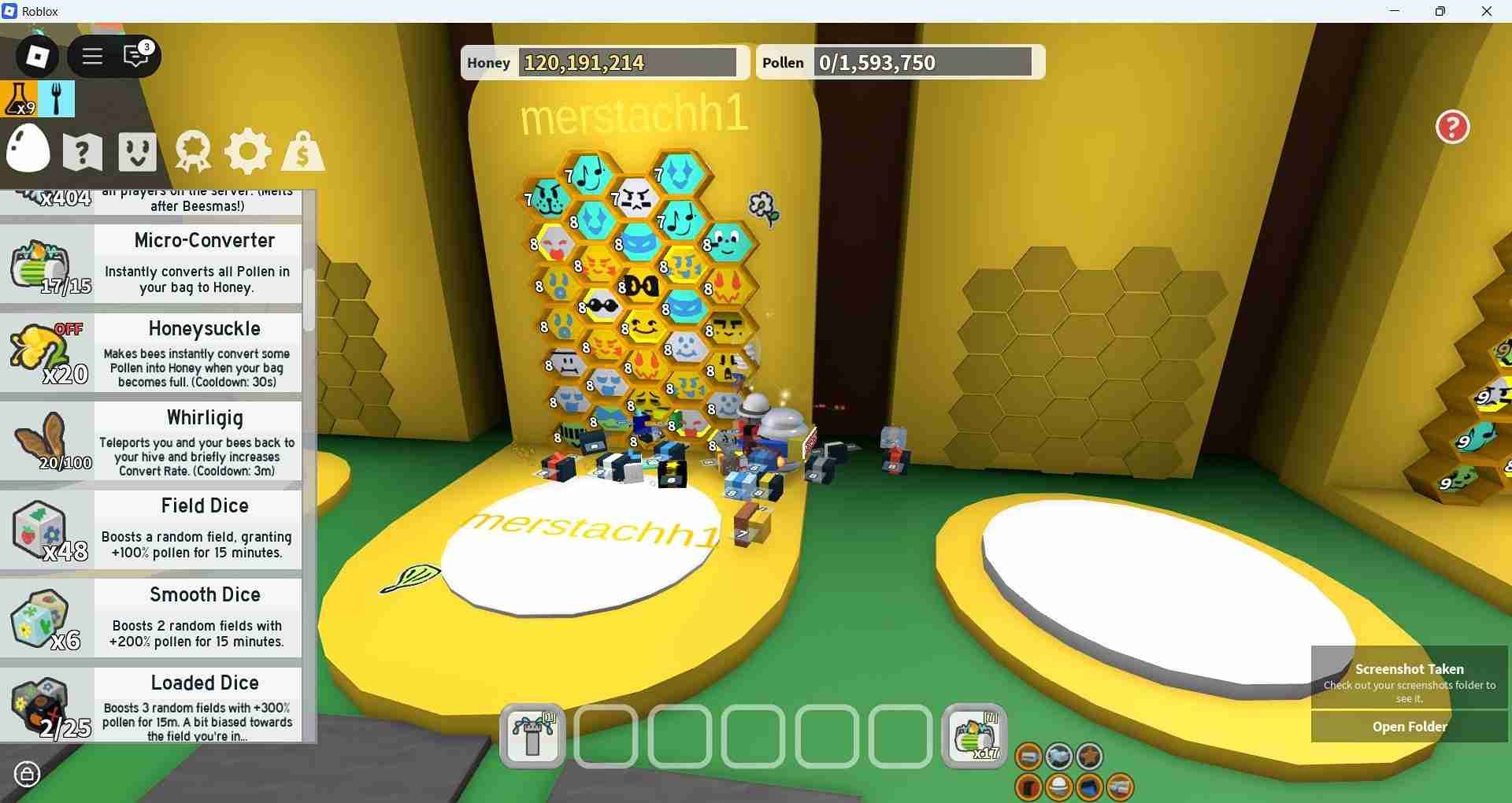Click the lock icon in the bottom-left corner
Screen dimensions: 1512x803
[x=28, y=774]
